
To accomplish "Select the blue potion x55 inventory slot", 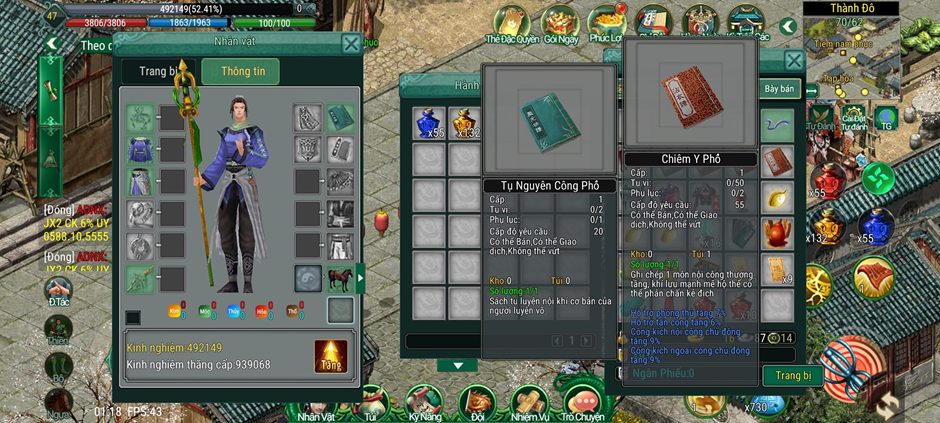I will coord(431,124).
